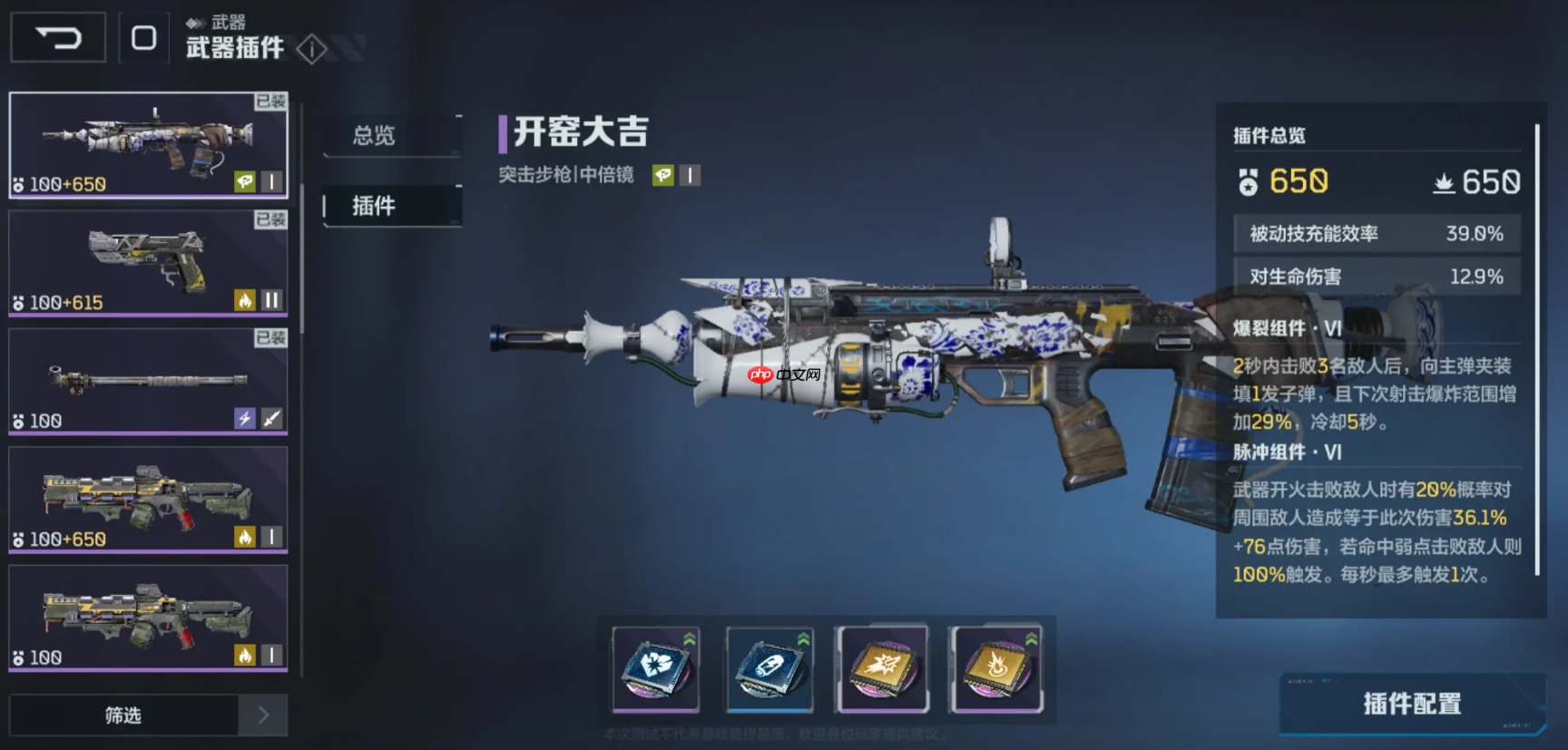The height and width of the screenshot is (750, 1568).
Task: Click the broken-heart chip icon in first plugin slot
Action: click(655, 671)
